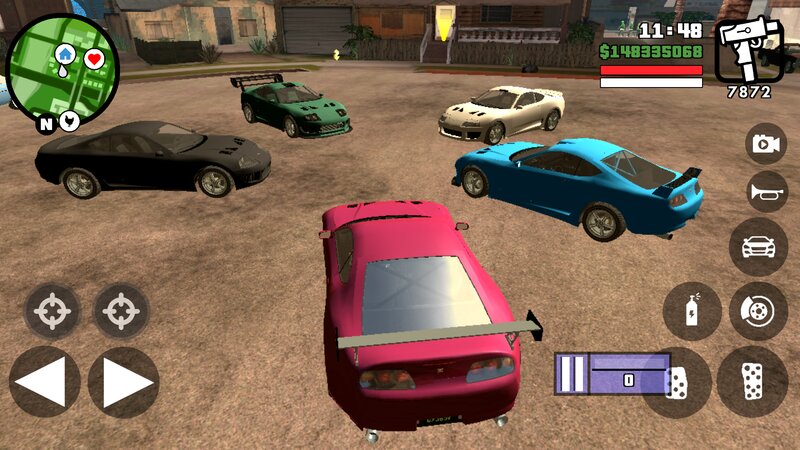The image size is (800, 450).
Task: Tap the tall accelerator pedal
Action: tap(752, 382)
